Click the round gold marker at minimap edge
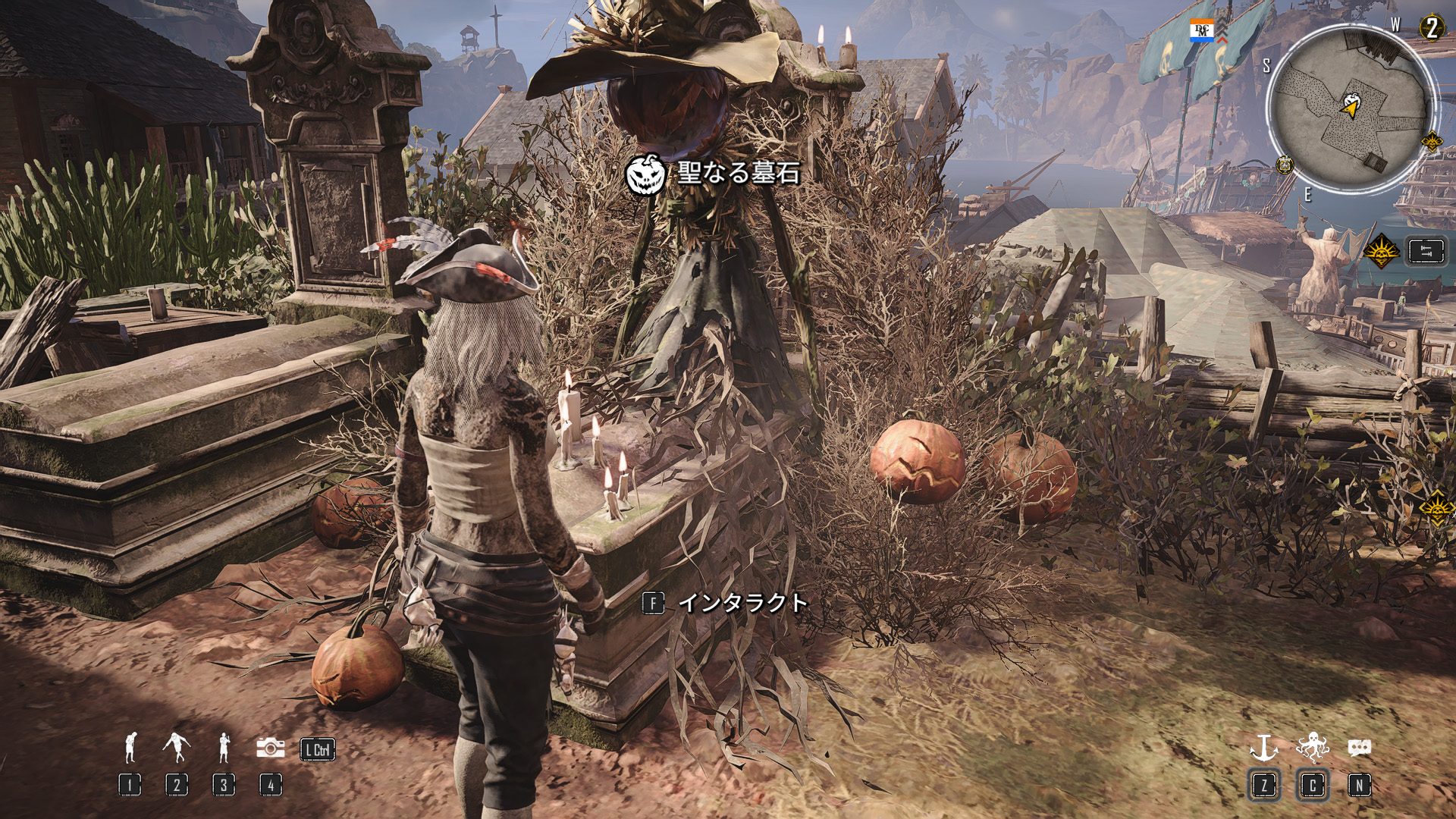 (x=1285, y=165)
